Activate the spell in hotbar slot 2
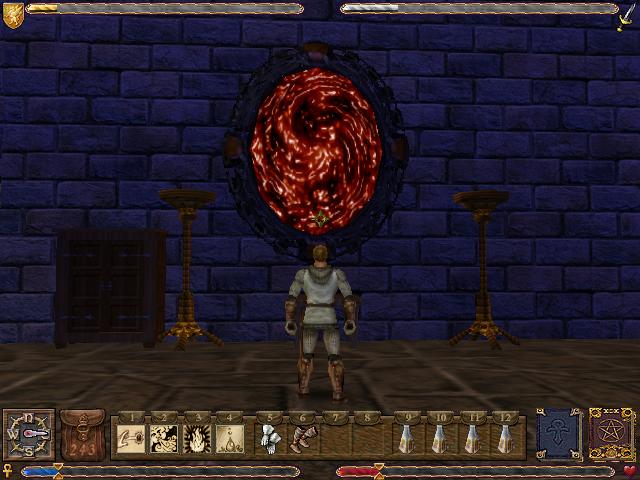 coord(164,437)
